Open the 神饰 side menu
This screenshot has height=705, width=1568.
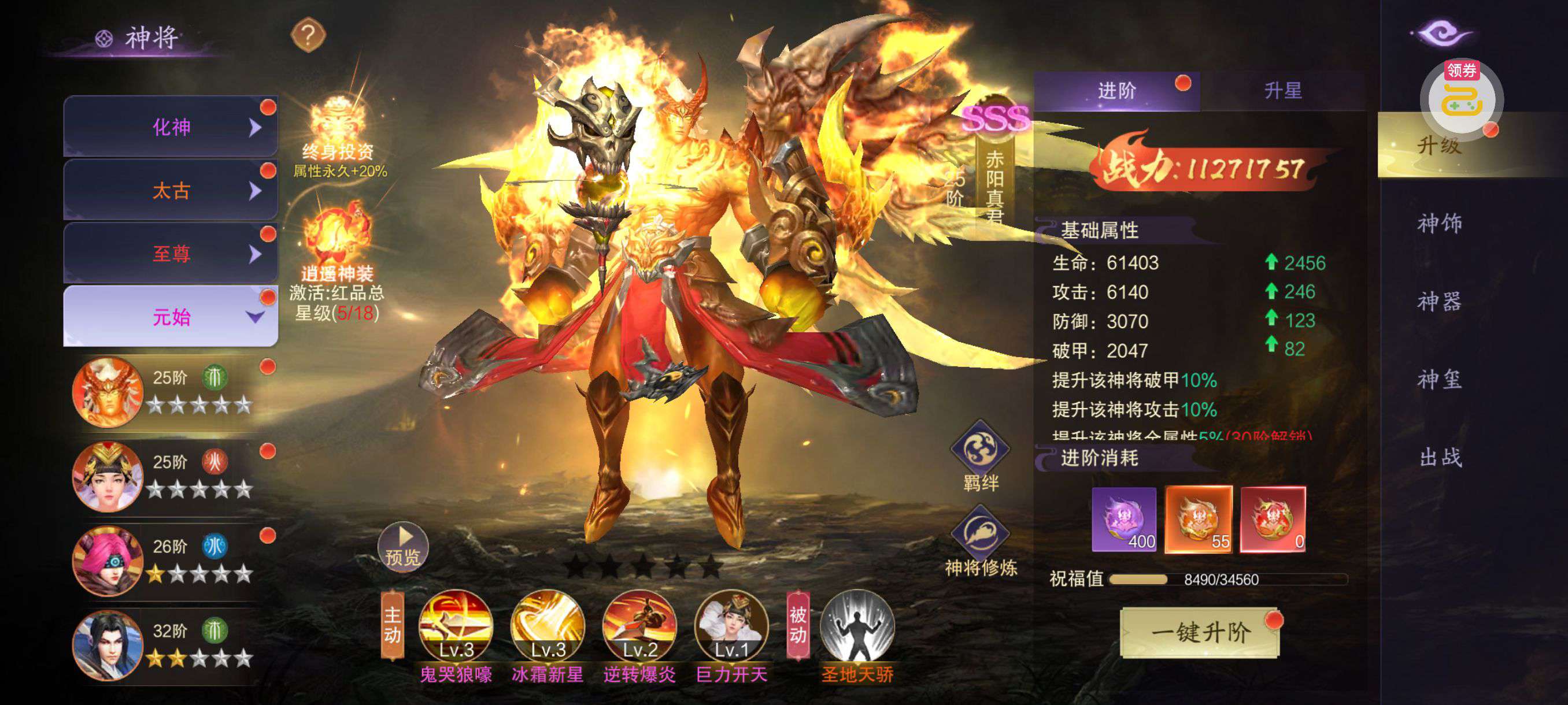tap(1439, 223)
